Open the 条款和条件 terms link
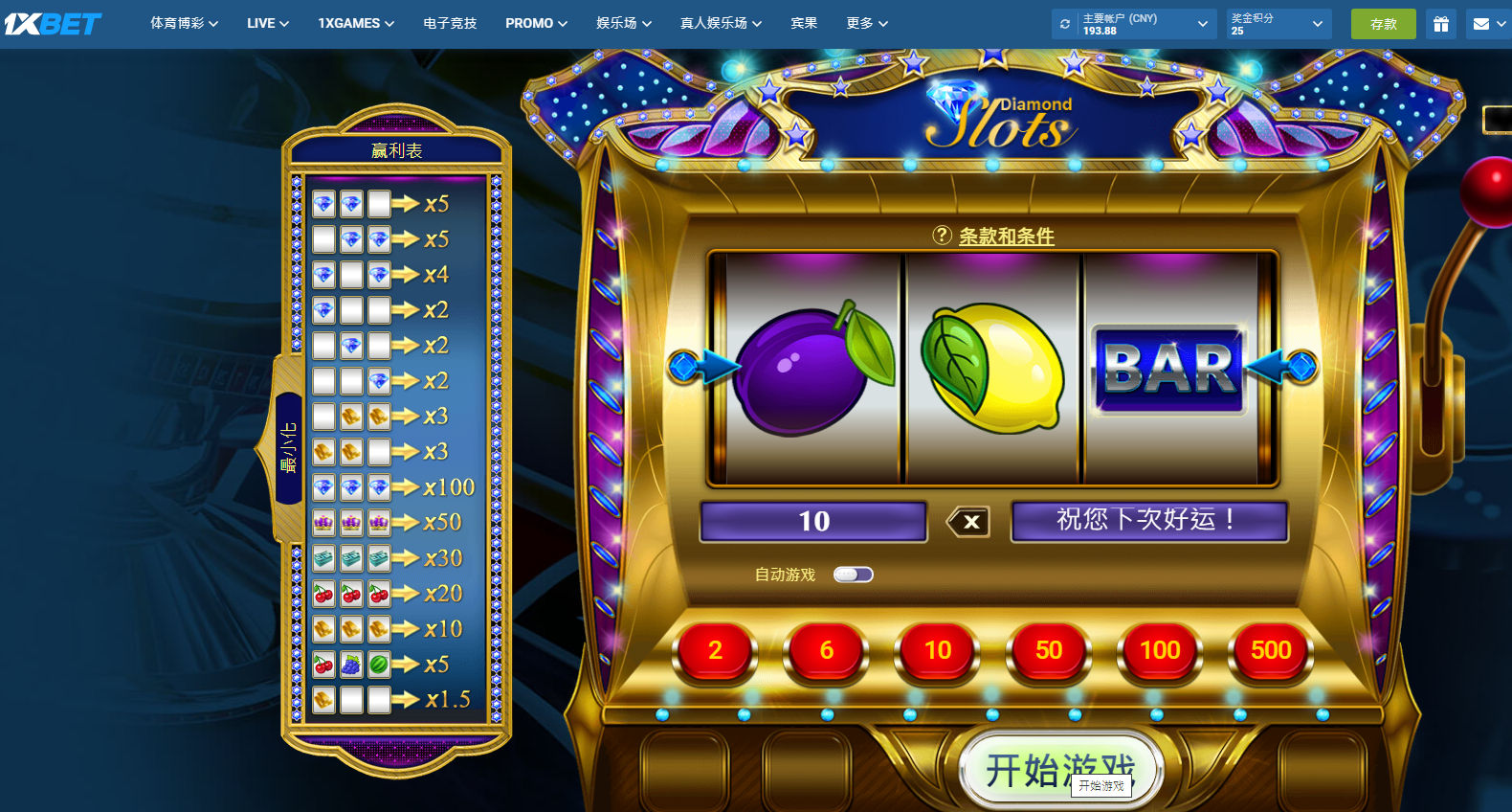 [x=1006, y=236]
